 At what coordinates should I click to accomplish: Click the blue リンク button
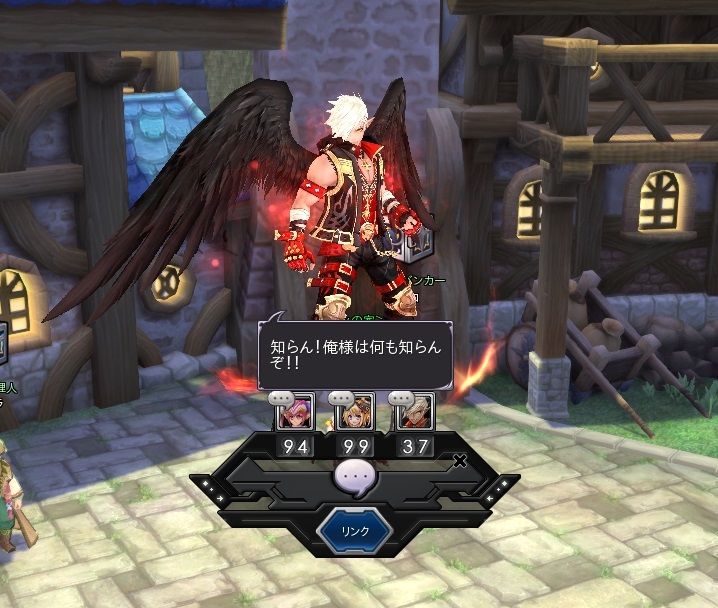tap(355, 531)
